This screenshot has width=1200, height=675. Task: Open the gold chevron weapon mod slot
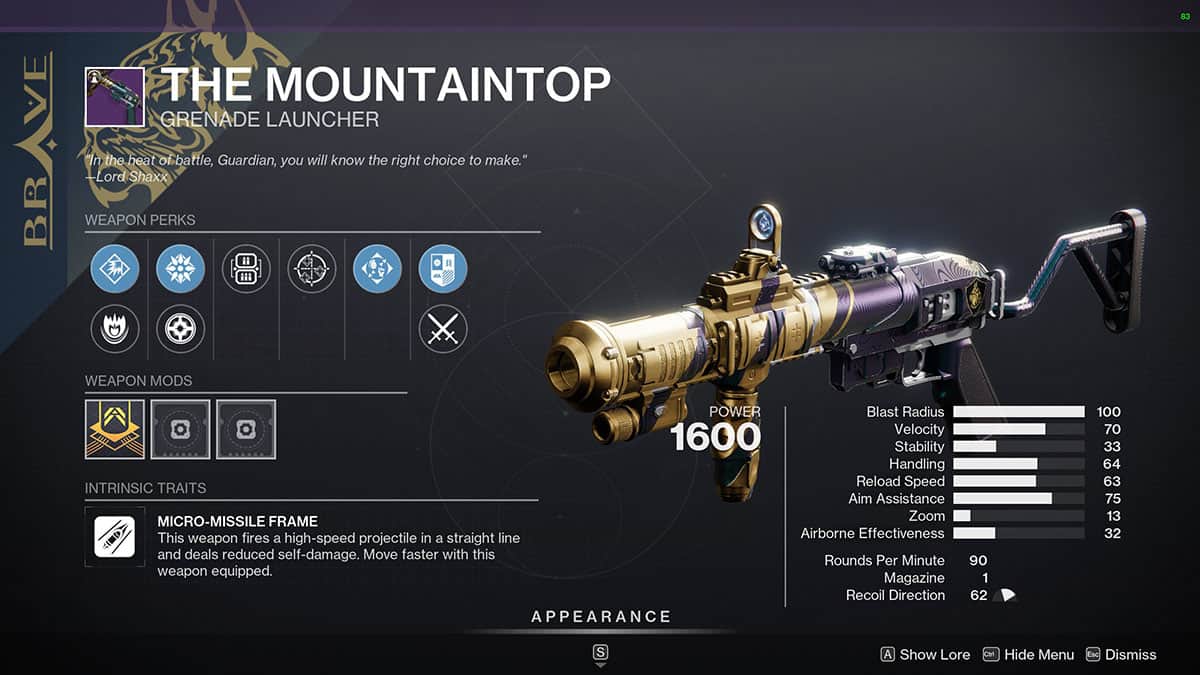115,430
